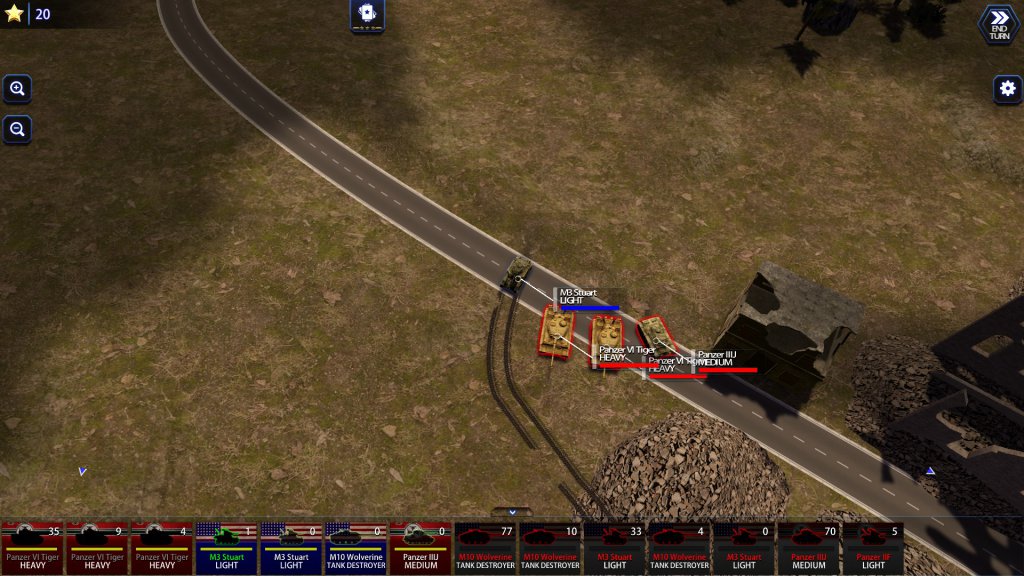Select the Panzer IIIJ medium card showing 0
The height and width of the screenshot is (576, 1024).
[x=420, y=548]
